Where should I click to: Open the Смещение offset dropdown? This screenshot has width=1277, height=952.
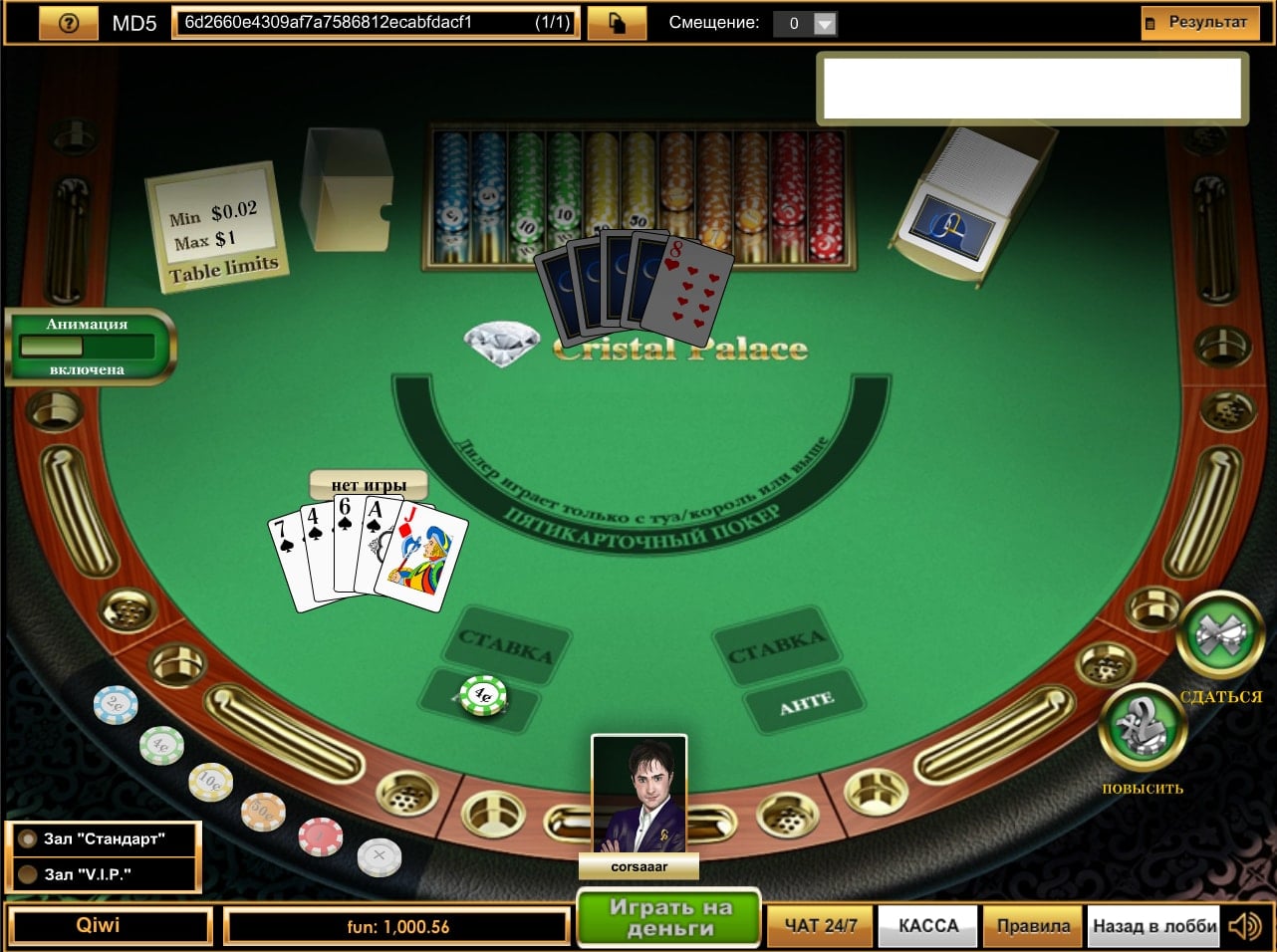point(824,24)
